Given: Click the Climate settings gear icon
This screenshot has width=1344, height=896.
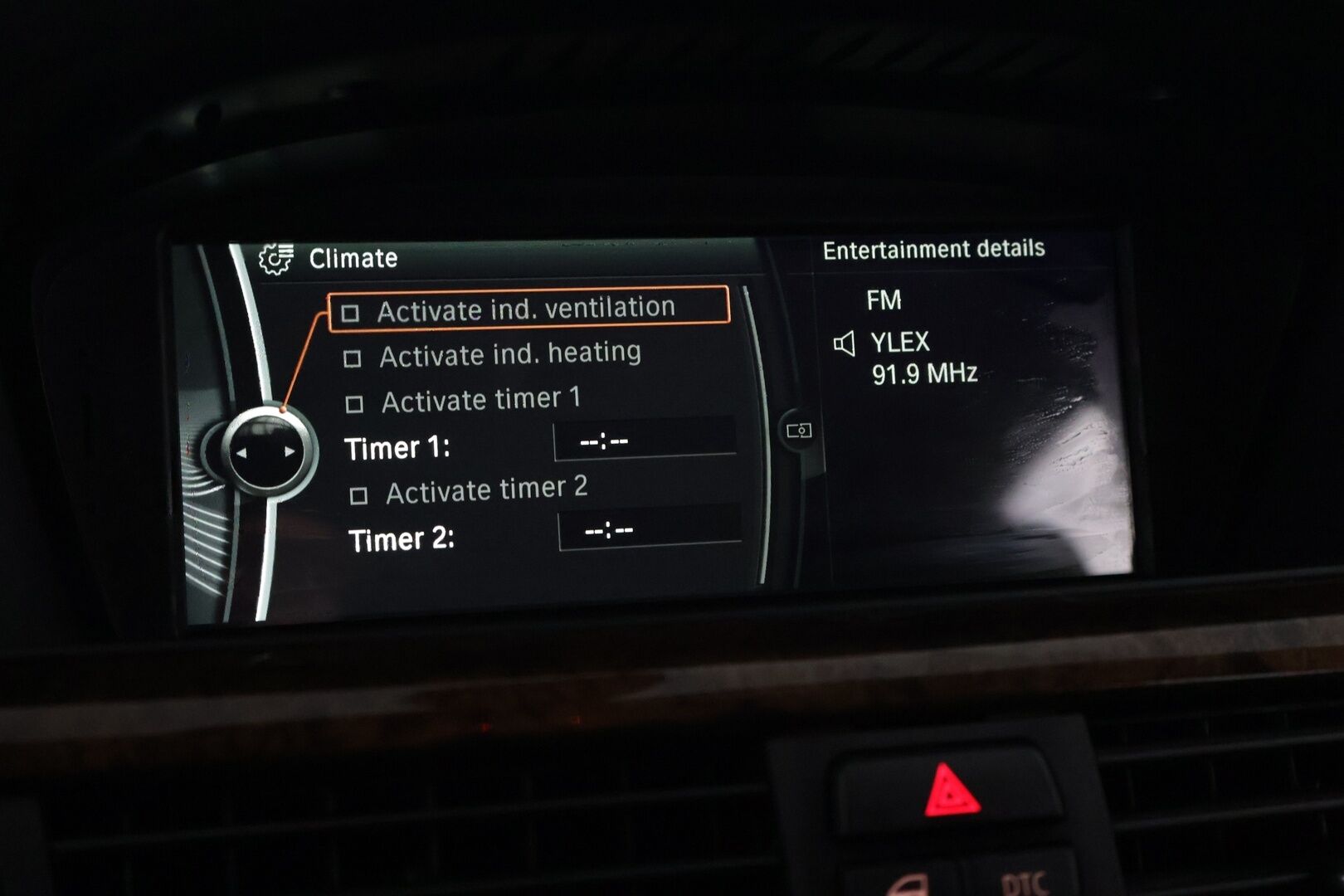Looking at the screenshot, I should click(276, 257).
